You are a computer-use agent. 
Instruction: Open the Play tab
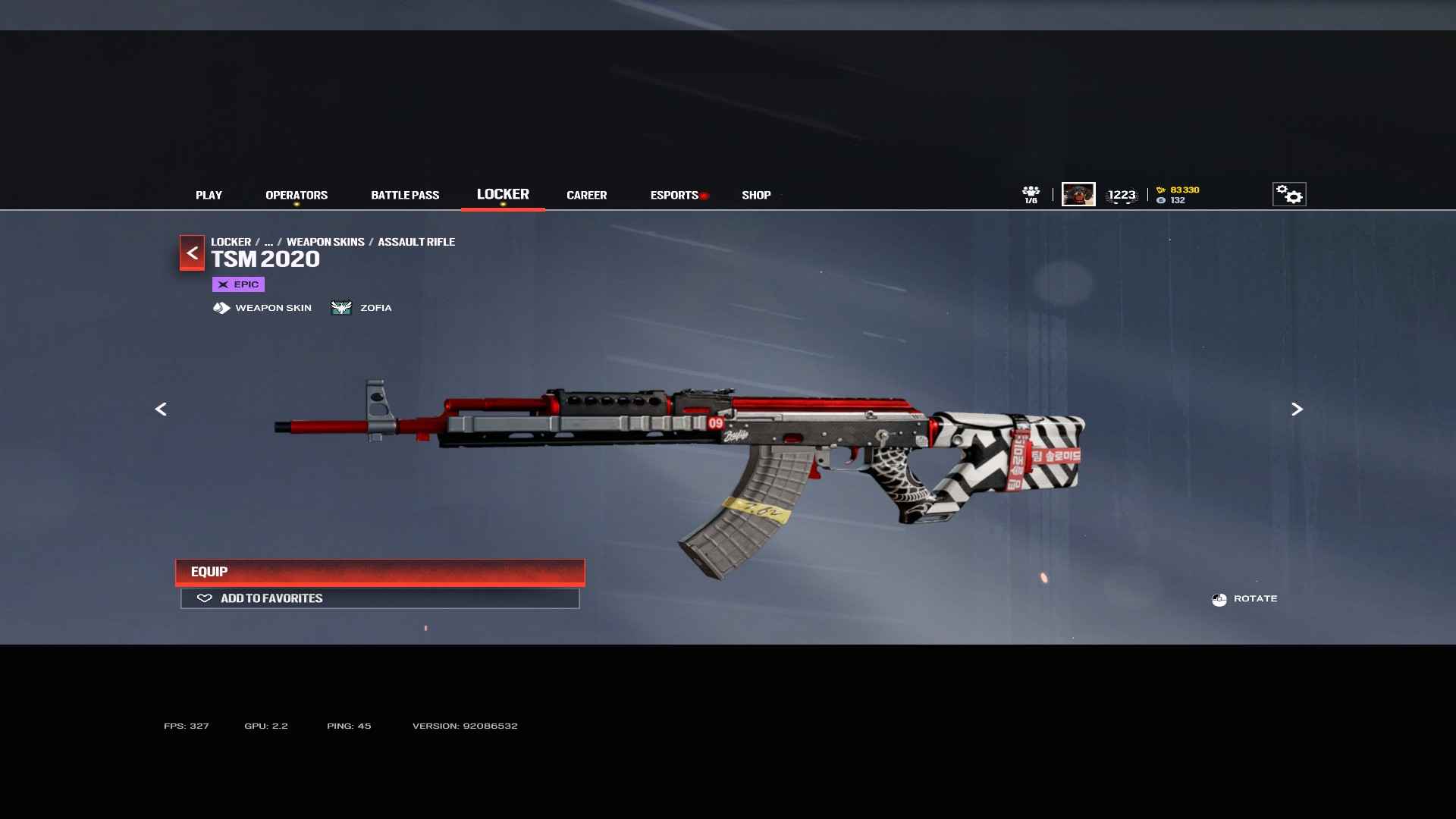209,195
